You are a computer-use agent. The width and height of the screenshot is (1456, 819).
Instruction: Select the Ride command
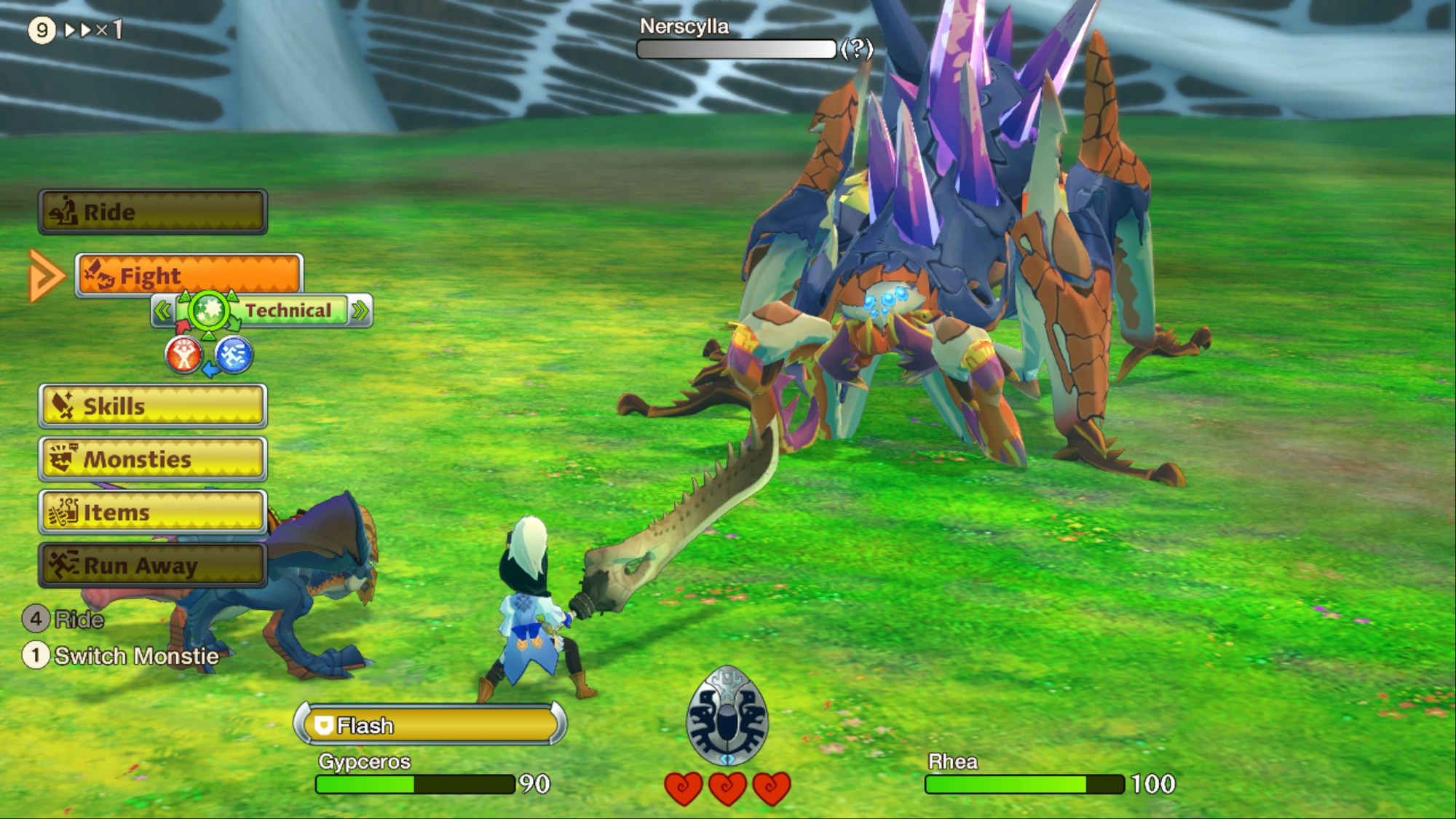pos(153,212)
